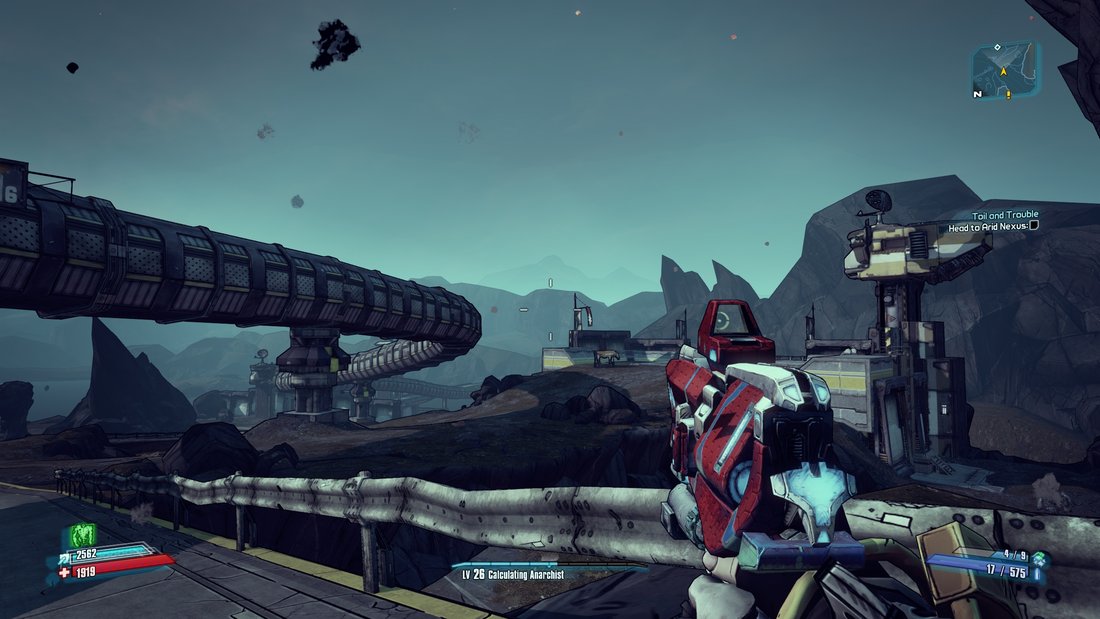Select the grenade icon beside the ammo count
The image size is (1100, 619).
(x=1040, y=559)
